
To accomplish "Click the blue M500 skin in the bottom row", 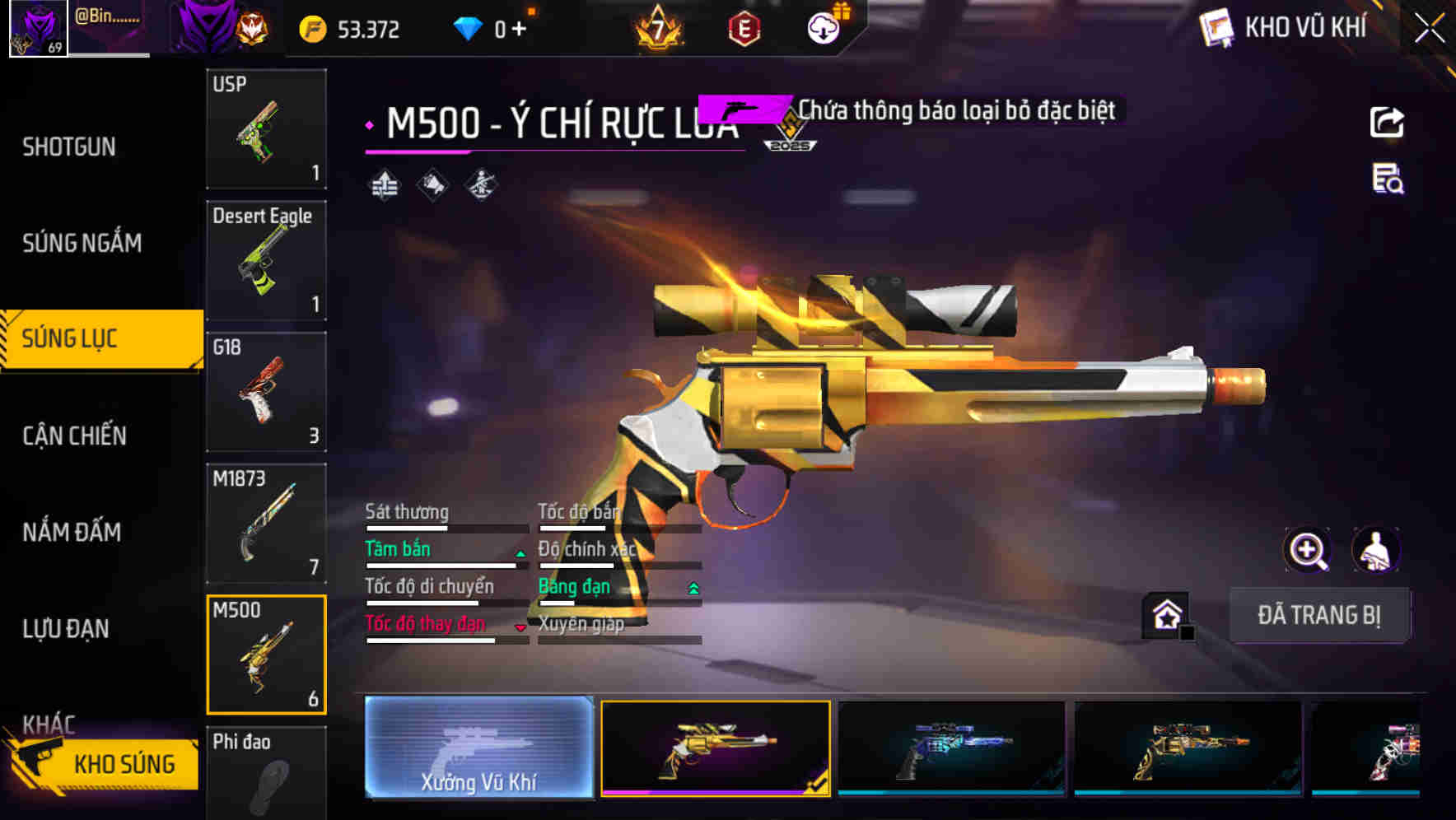I will point(951,749).
